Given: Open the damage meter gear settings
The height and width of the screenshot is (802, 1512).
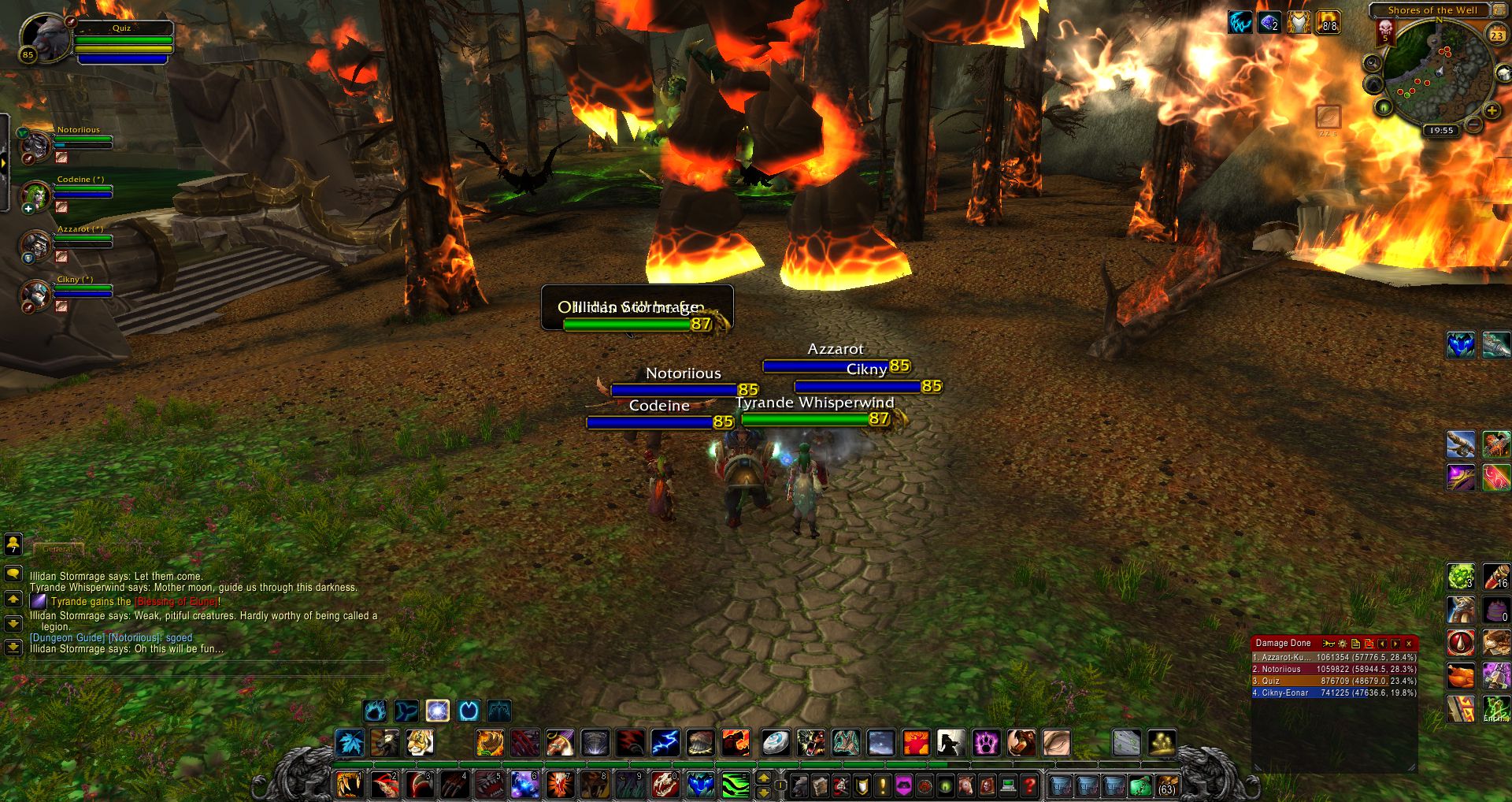Looking at the screenshot, I should 1343,644.
